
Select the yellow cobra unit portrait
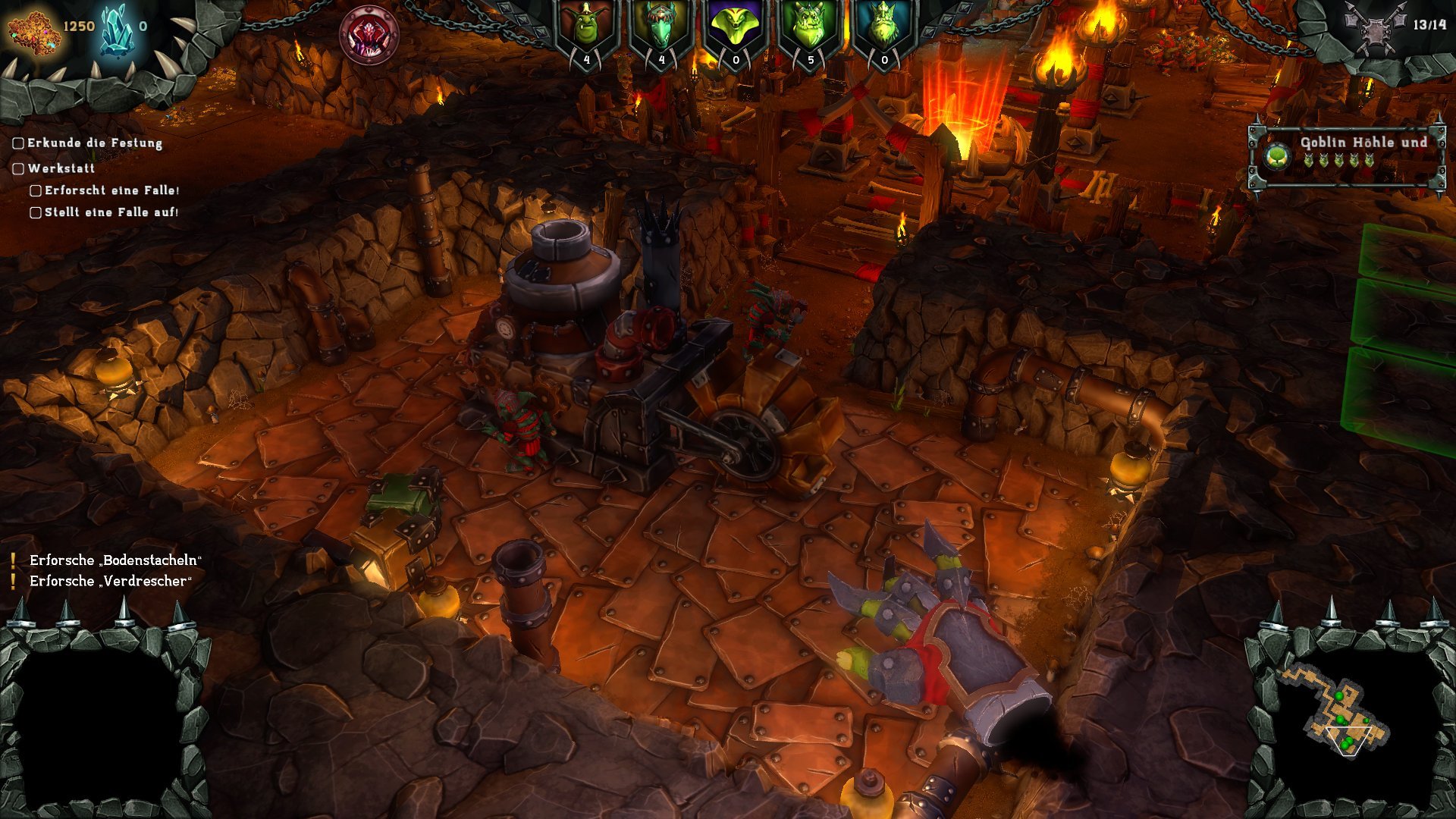736,27
